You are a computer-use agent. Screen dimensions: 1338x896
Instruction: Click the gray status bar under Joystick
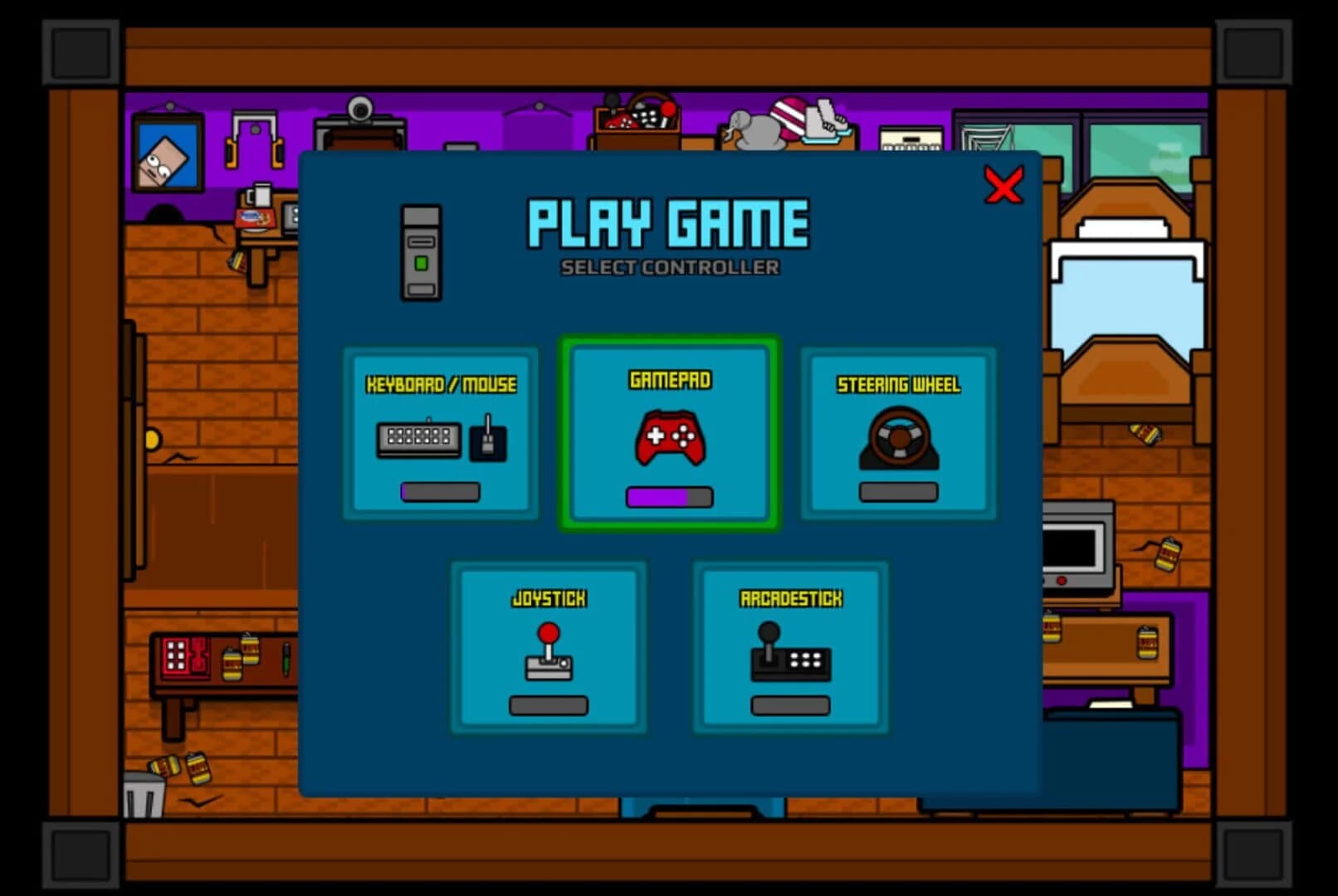(549, 704)
